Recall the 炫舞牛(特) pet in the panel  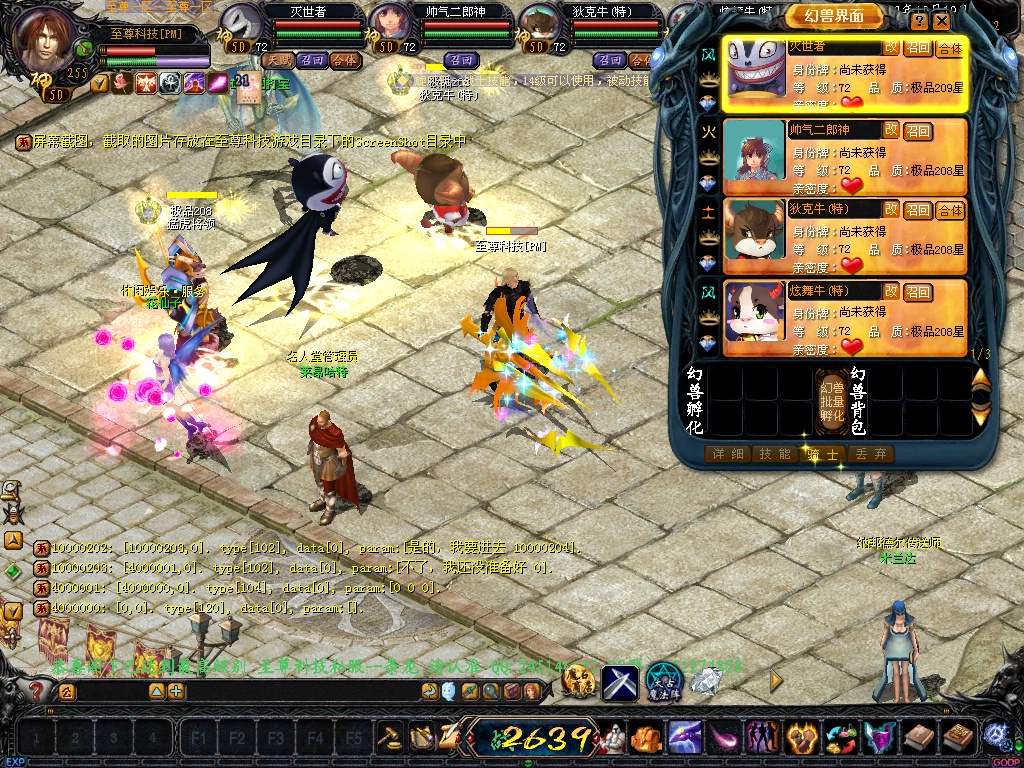coord(917,291)
